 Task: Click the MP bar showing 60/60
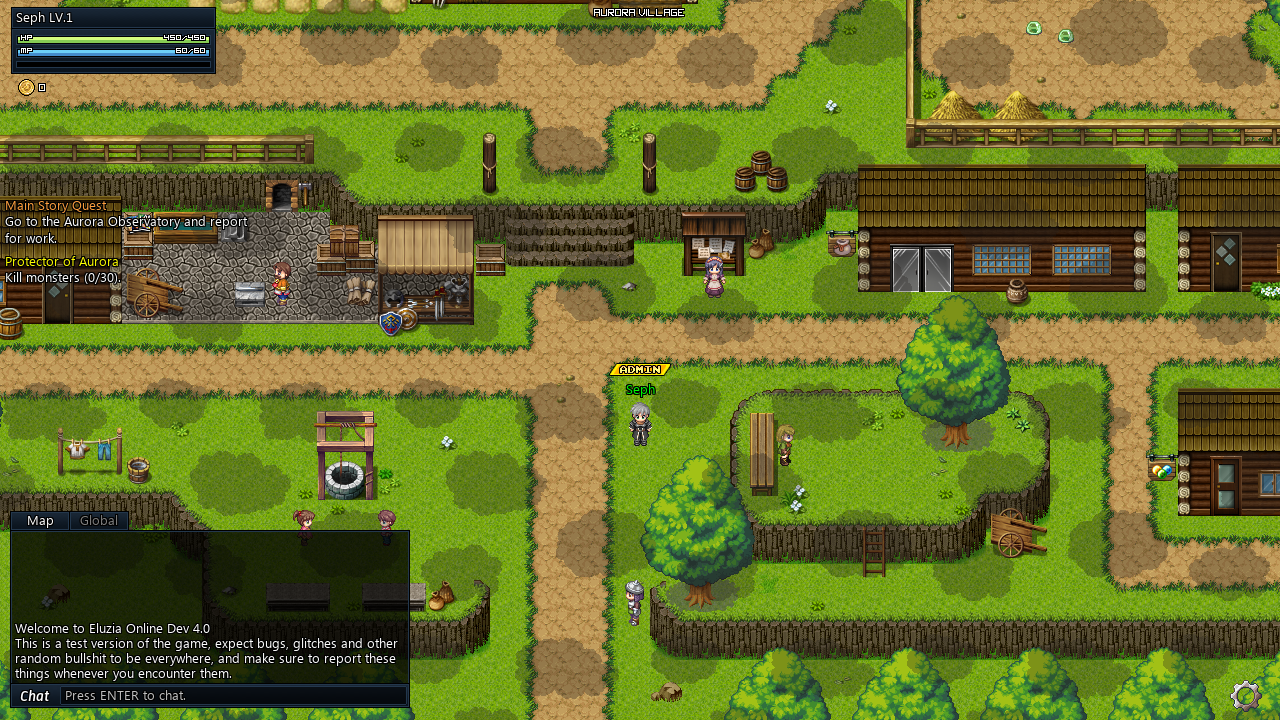[110, 50]
